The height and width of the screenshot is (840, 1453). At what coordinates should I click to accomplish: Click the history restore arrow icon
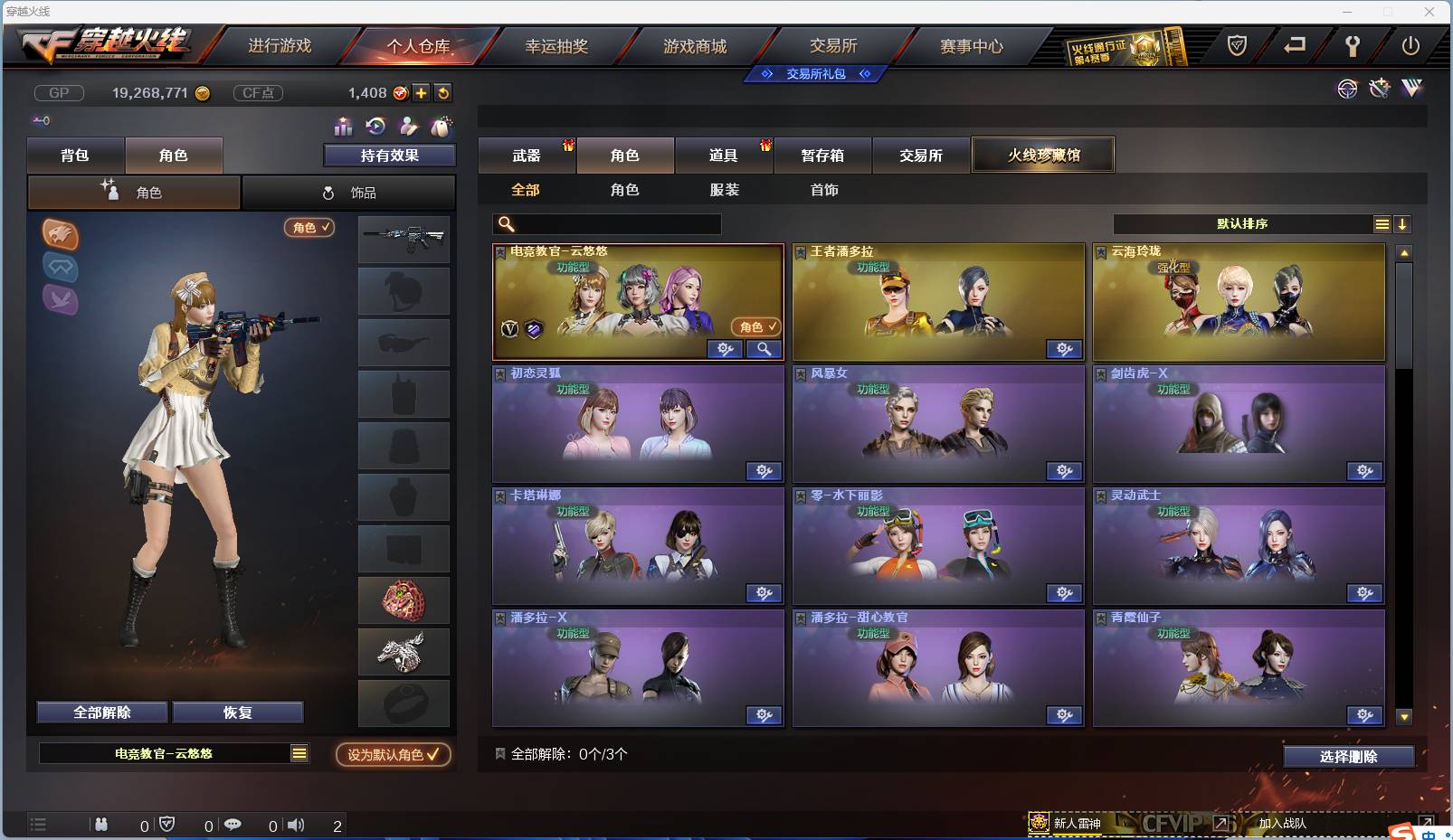click(375, 127)
